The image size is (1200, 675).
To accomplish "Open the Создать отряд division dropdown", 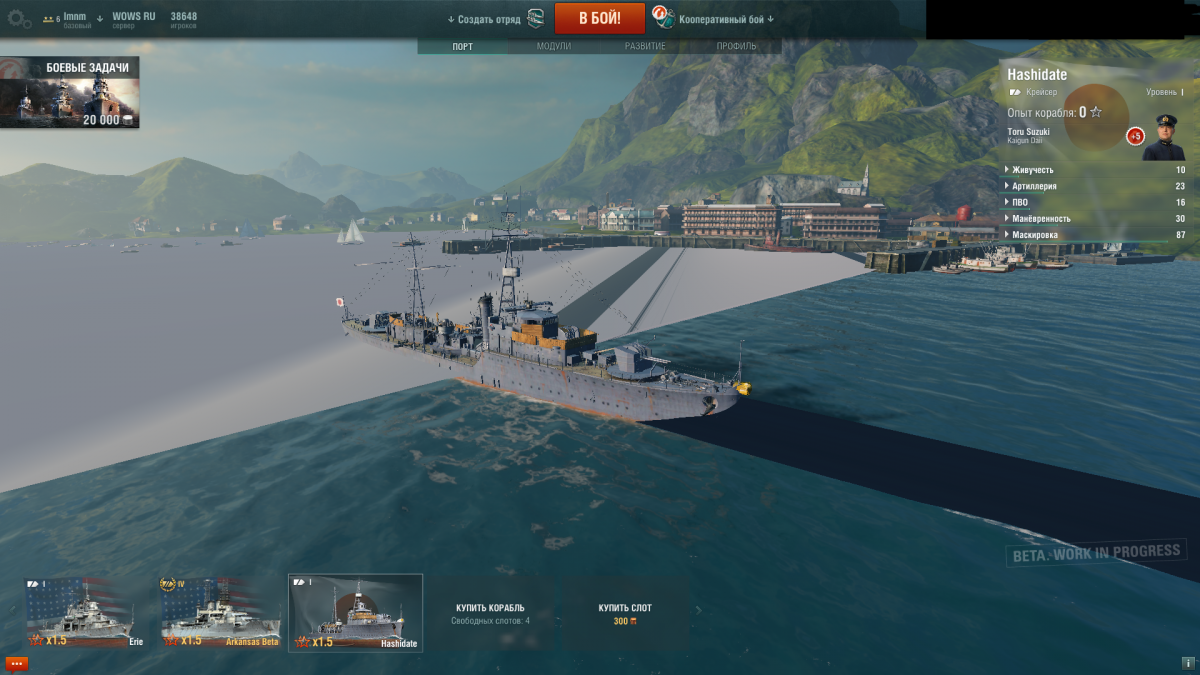I will pos(485,19).
